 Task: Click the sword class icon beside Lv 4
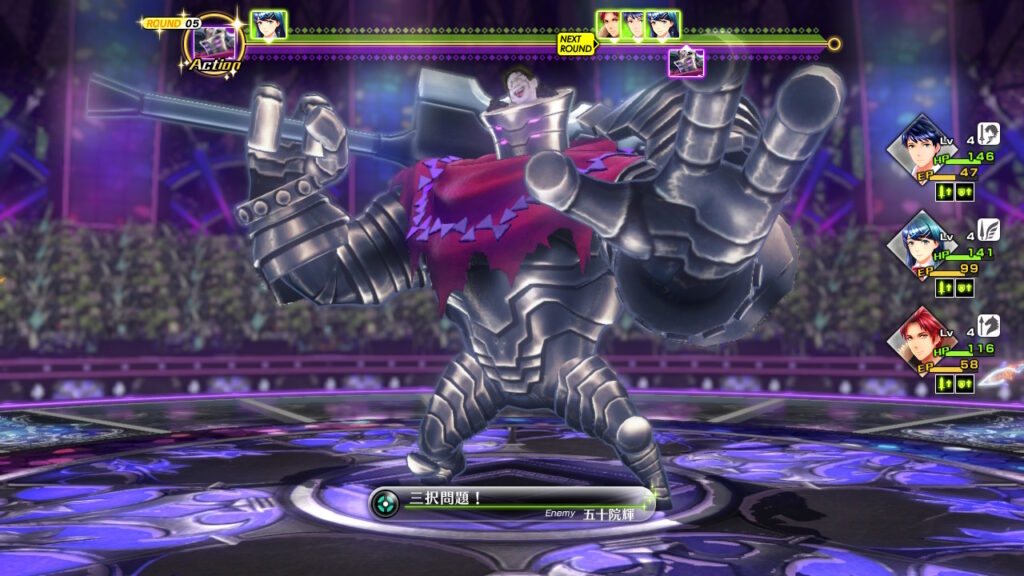(x=989, y=134)
